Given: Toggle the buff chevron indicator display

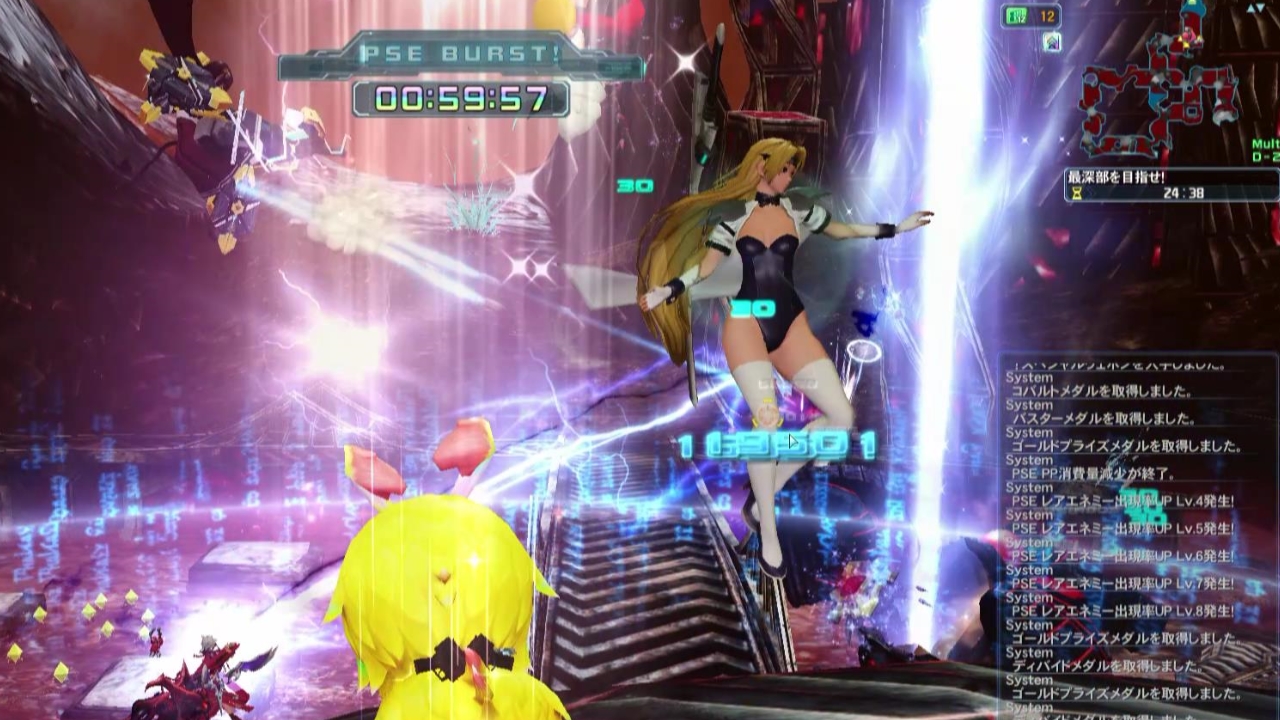Looking at the screenshot, I should click(1051, 40).
